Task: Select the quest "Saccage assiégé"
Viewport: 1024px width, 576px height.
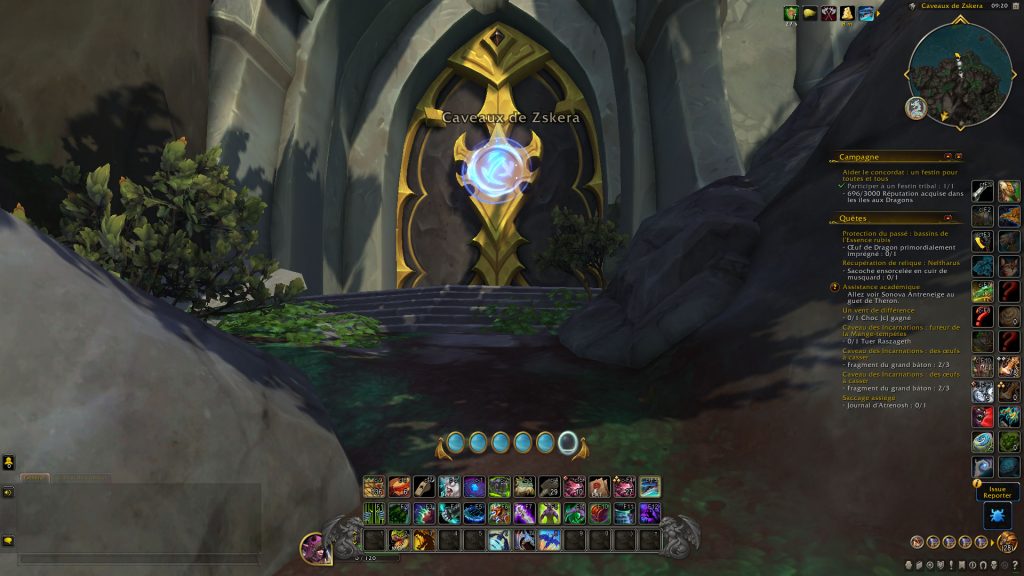Action: click(x=871, y=397)
